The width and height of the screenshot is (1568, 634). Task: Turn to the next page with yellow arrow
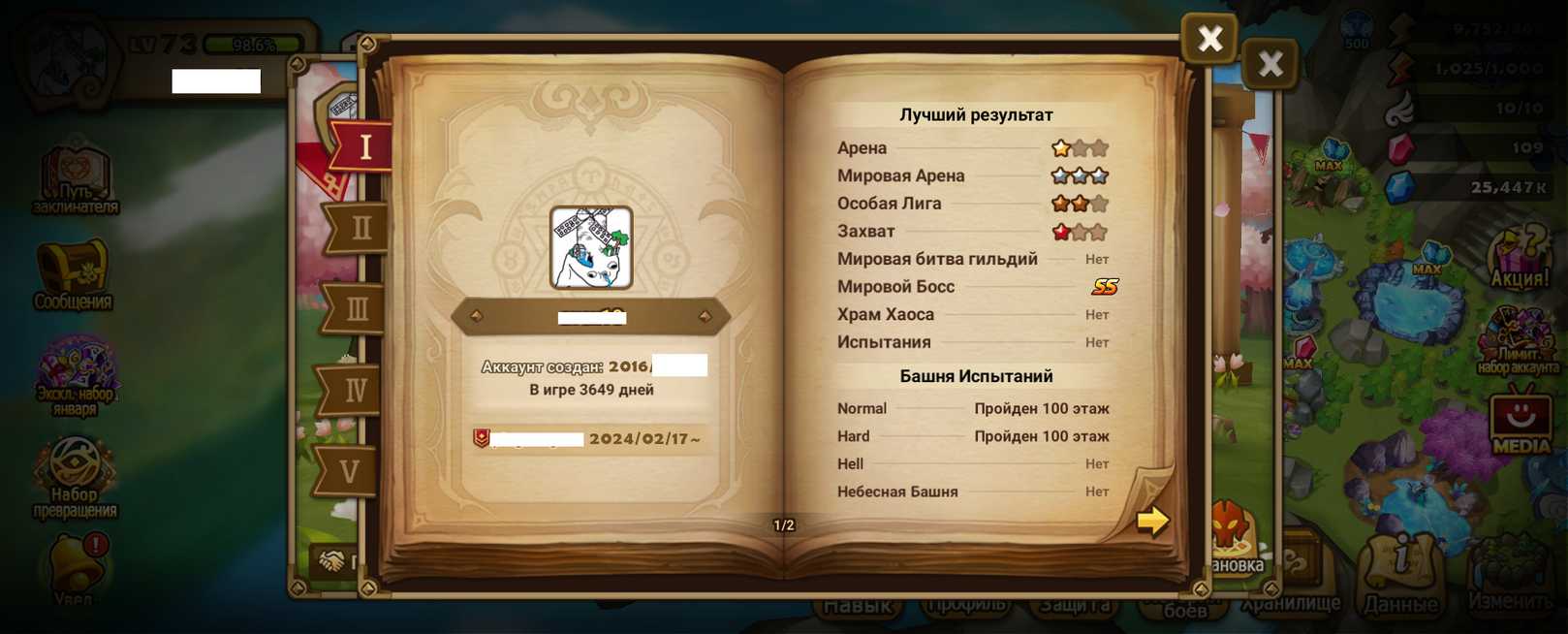click(1152, 521)
